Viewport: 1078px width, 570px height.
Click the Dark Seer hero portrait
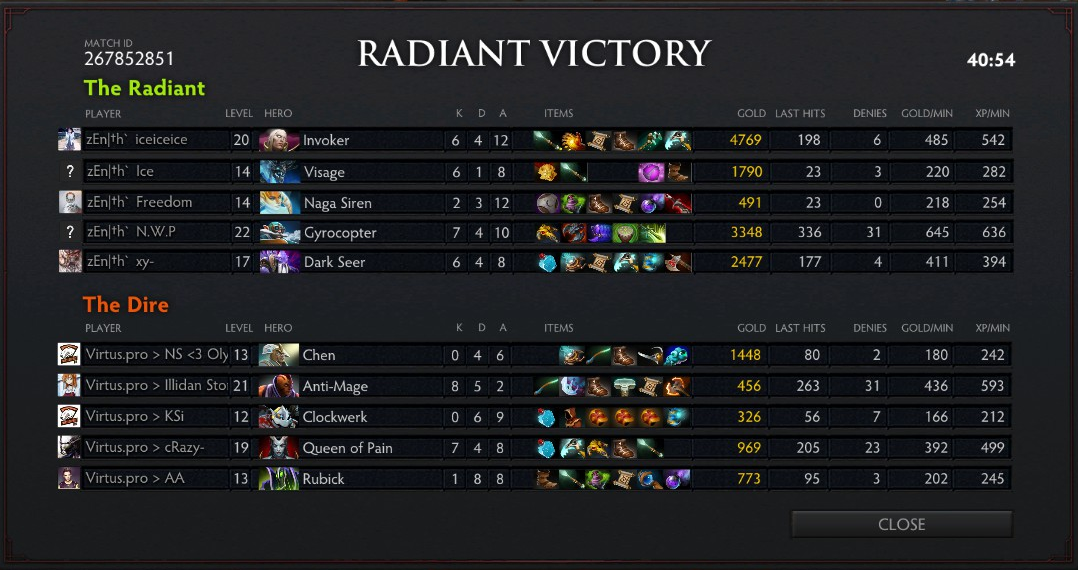279,262
